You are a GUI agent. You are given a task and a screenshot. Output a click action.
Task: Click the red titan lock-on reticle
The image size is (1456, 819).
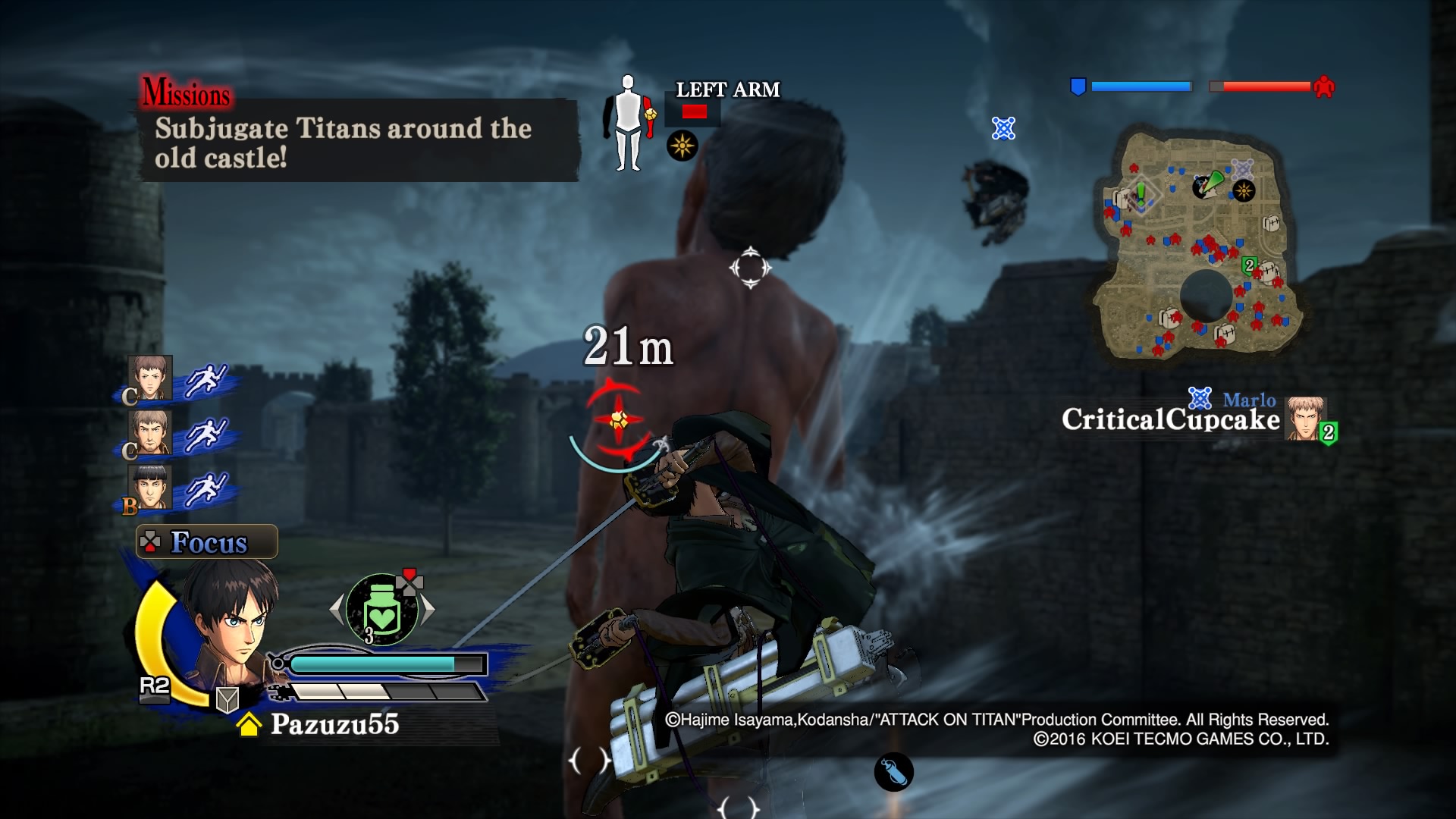pyautogui.click(x=618, y=419)
